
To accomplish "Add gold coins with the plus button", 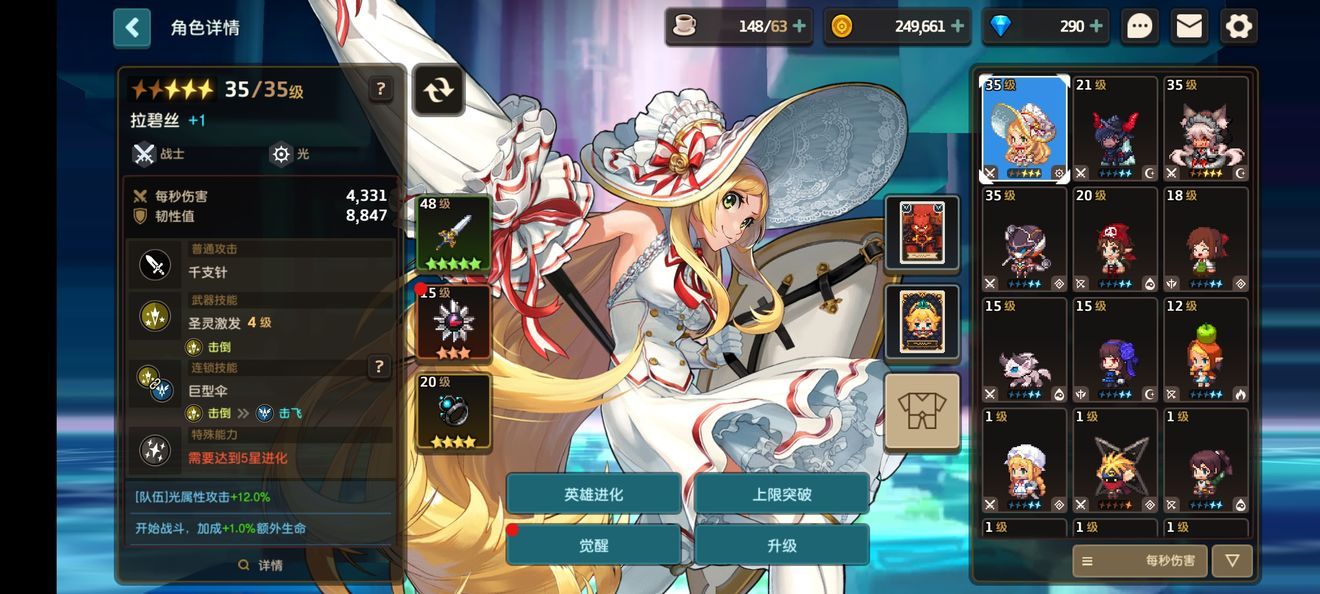I will pyautogui.click(x=957, y=27).
